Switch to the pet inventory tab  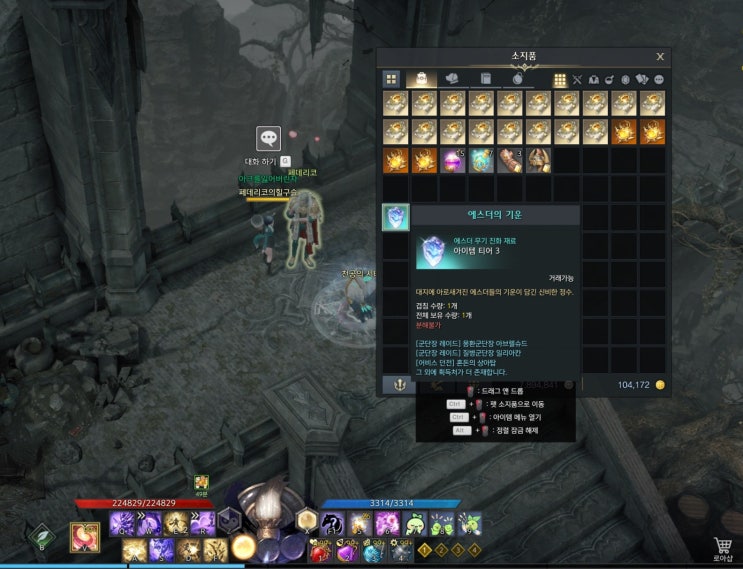[451, 79]
